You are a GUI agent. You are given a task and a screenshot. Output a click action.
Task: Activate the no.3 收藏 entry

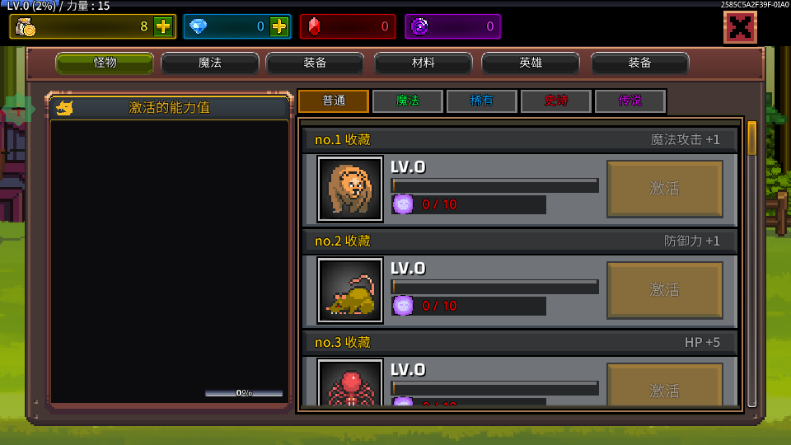point(664,388)
